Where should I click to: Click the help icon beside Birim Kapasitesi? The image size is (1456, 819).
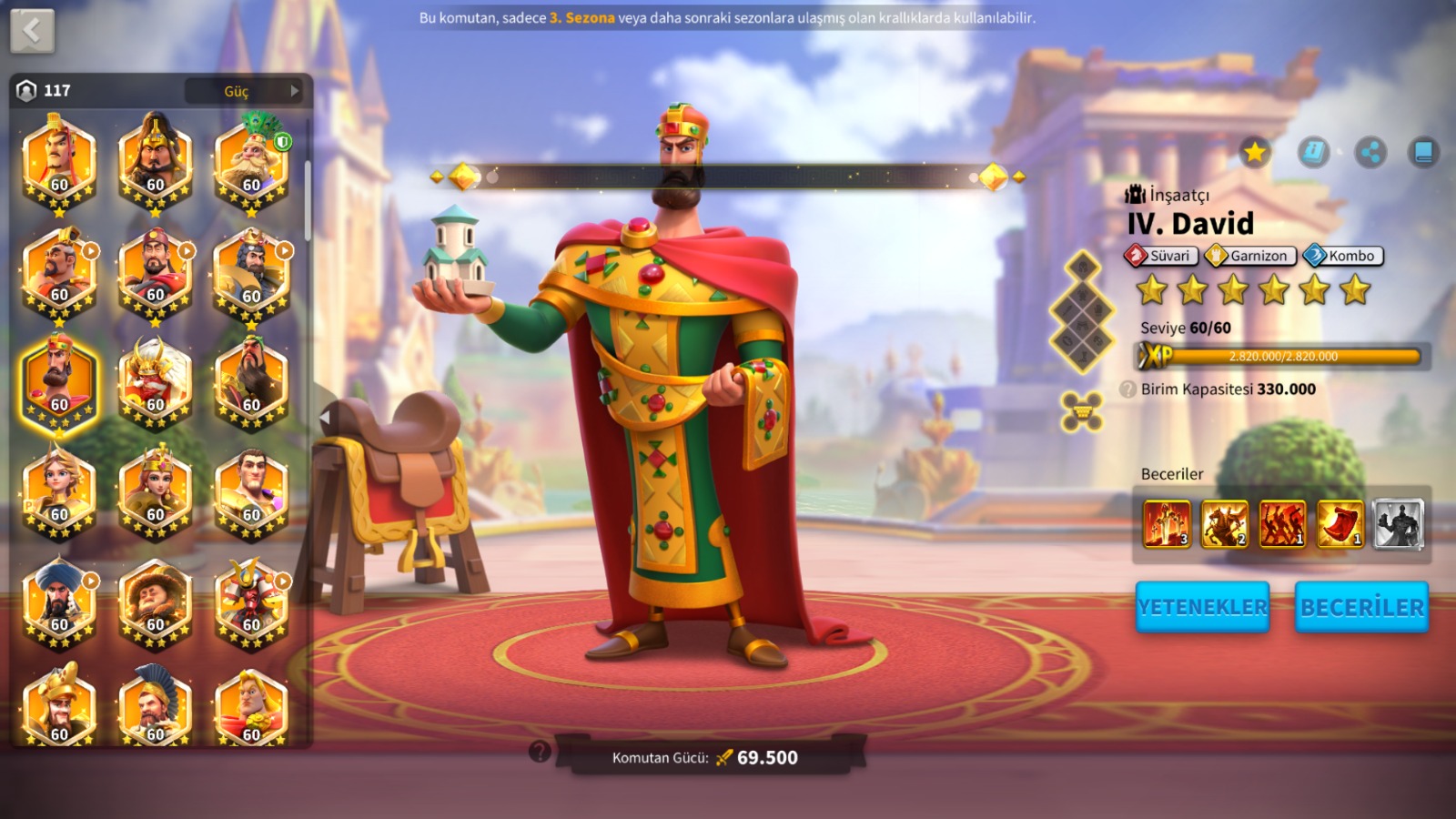(1127, 389)
